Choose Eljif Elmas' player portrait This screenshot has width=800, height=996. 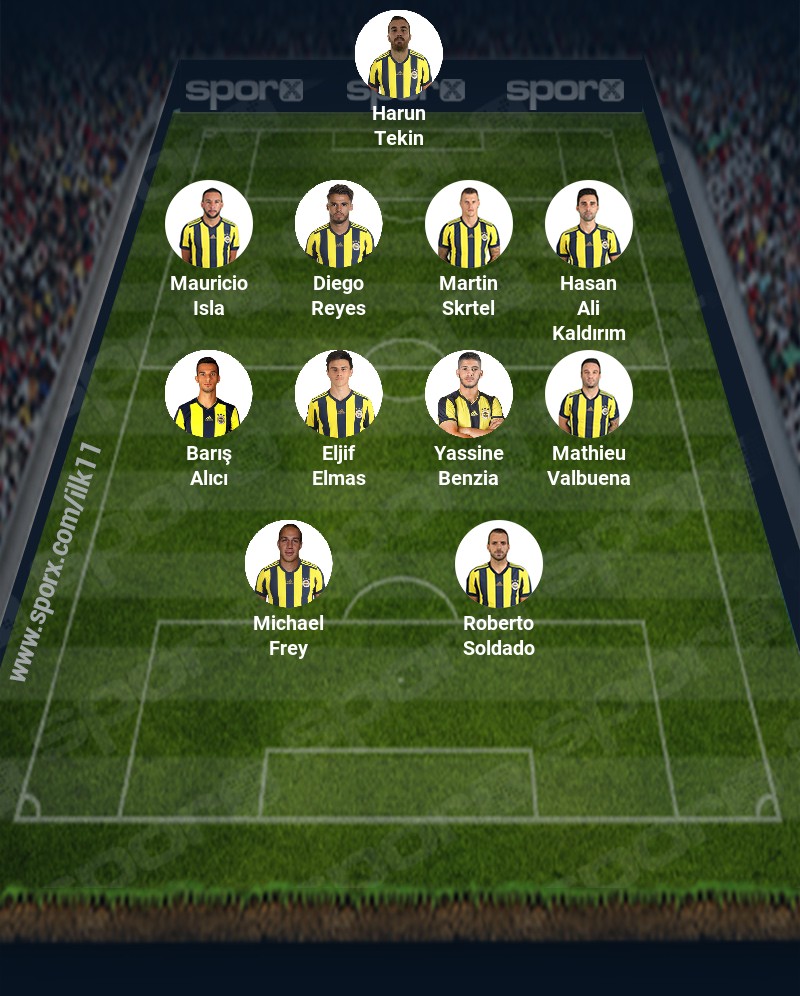pyautogui.click(x=339, y=394)
